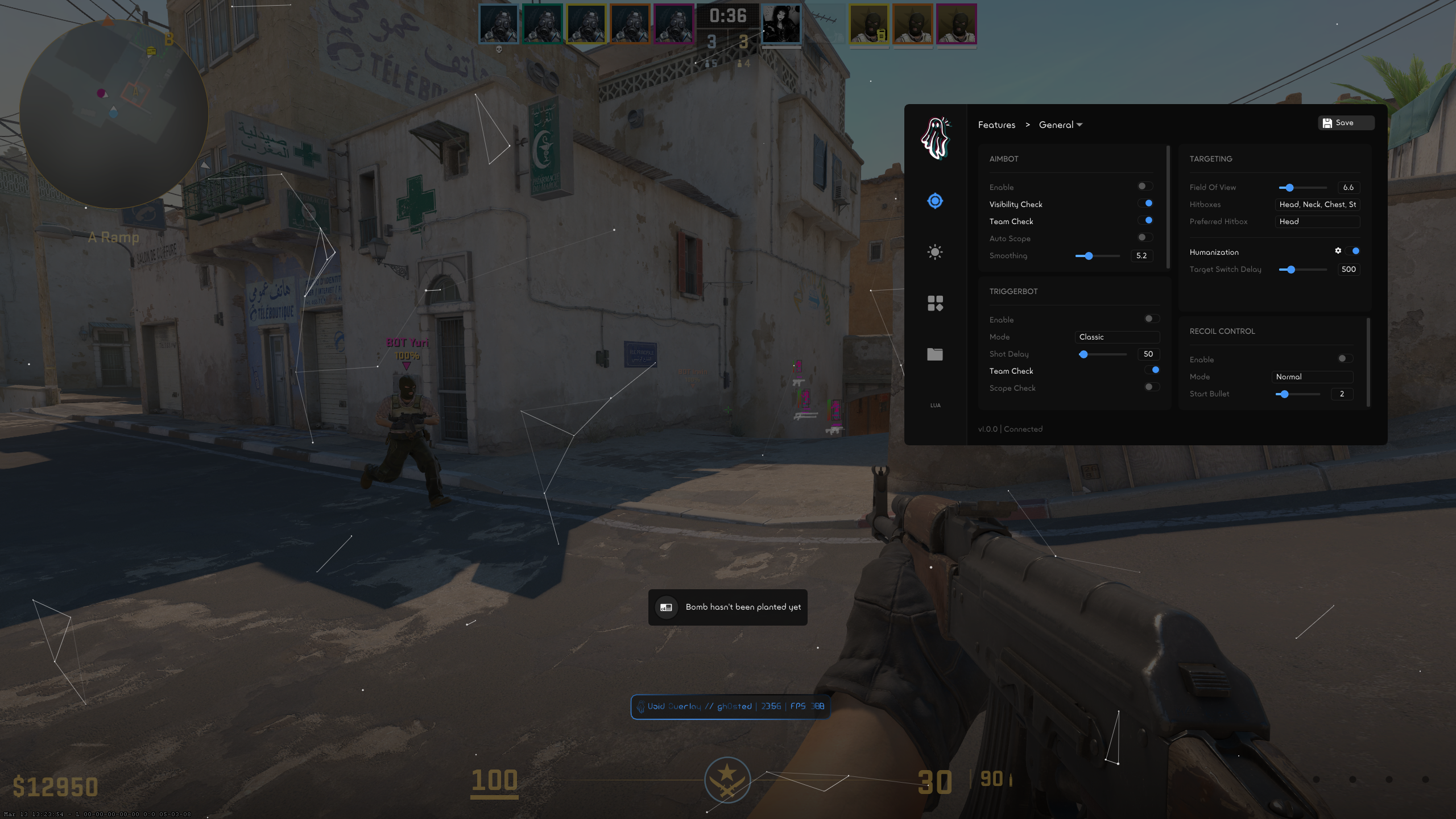Save the current configuration
The height and width of the screenshot is (819, 1456).
click(1345, 123)
